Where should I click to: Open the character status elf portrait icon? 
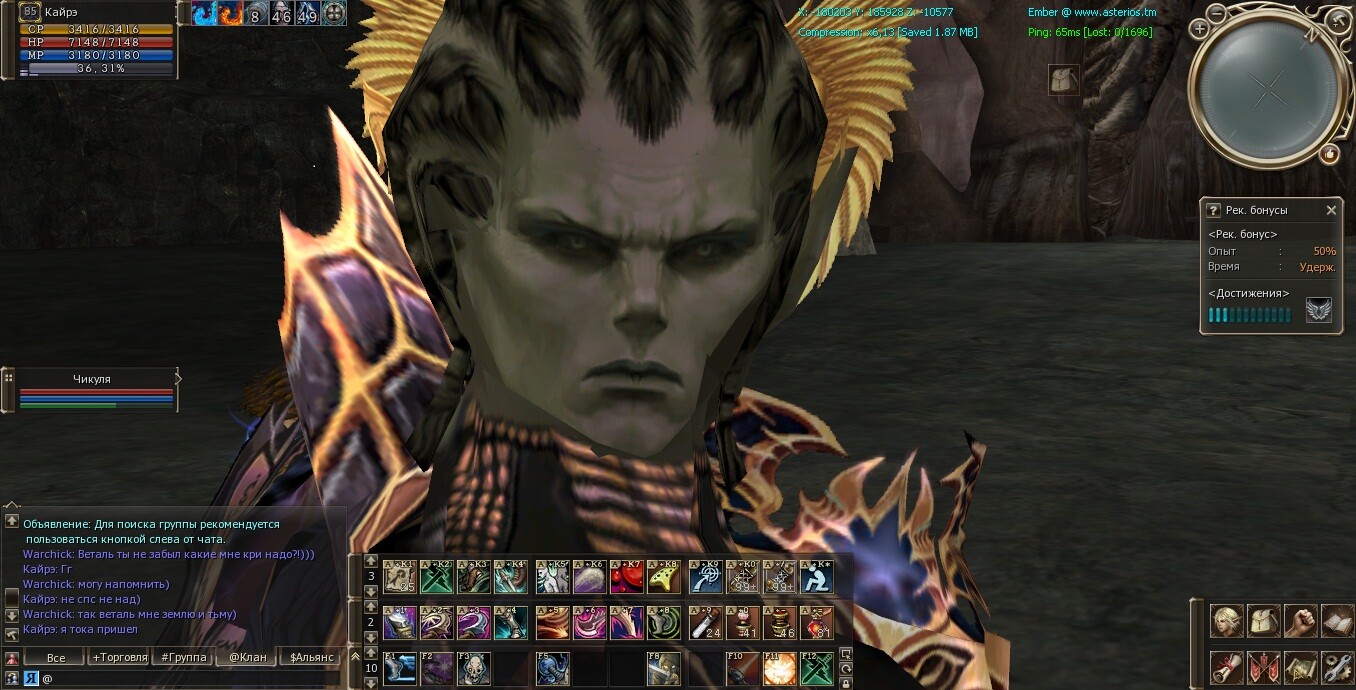[1227, 621]
